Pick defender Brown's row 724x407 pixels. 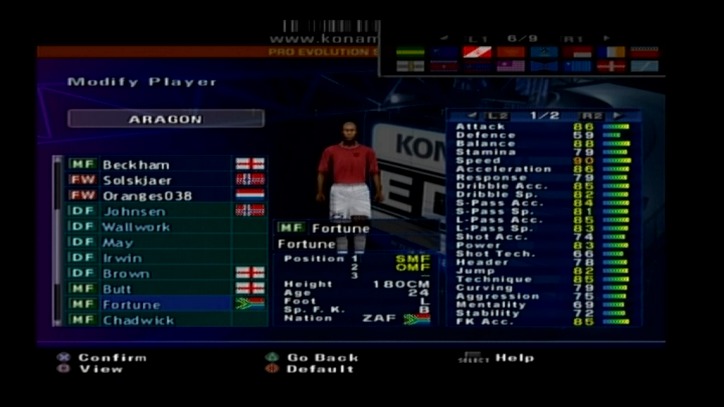click(x=150, y=273)
